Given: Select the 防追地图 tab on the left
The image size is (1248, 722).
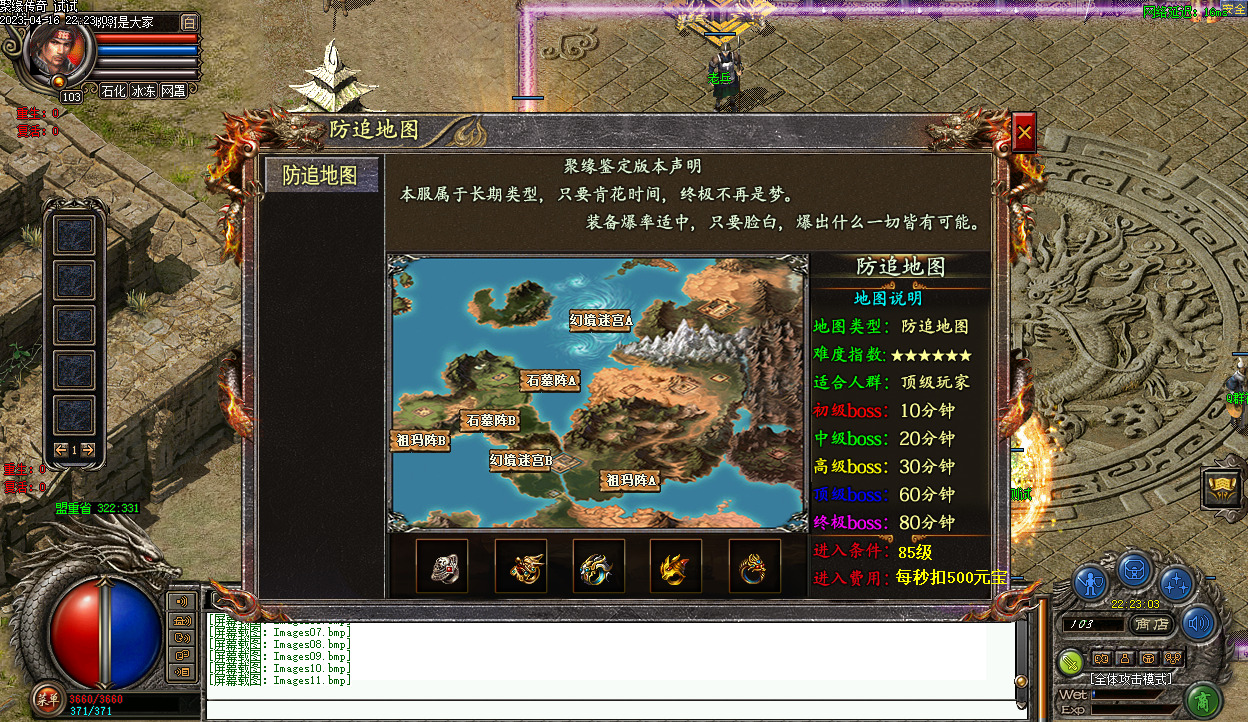Looking at the screenshot, I should coord(320,175).
